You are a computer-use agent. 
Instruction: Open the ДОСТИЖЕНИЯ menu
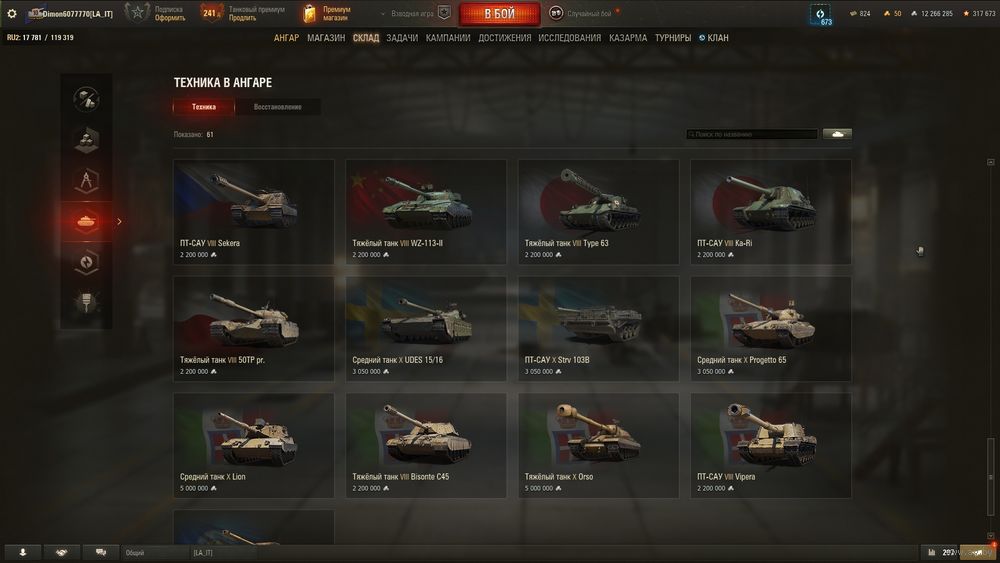coord(505,38)
